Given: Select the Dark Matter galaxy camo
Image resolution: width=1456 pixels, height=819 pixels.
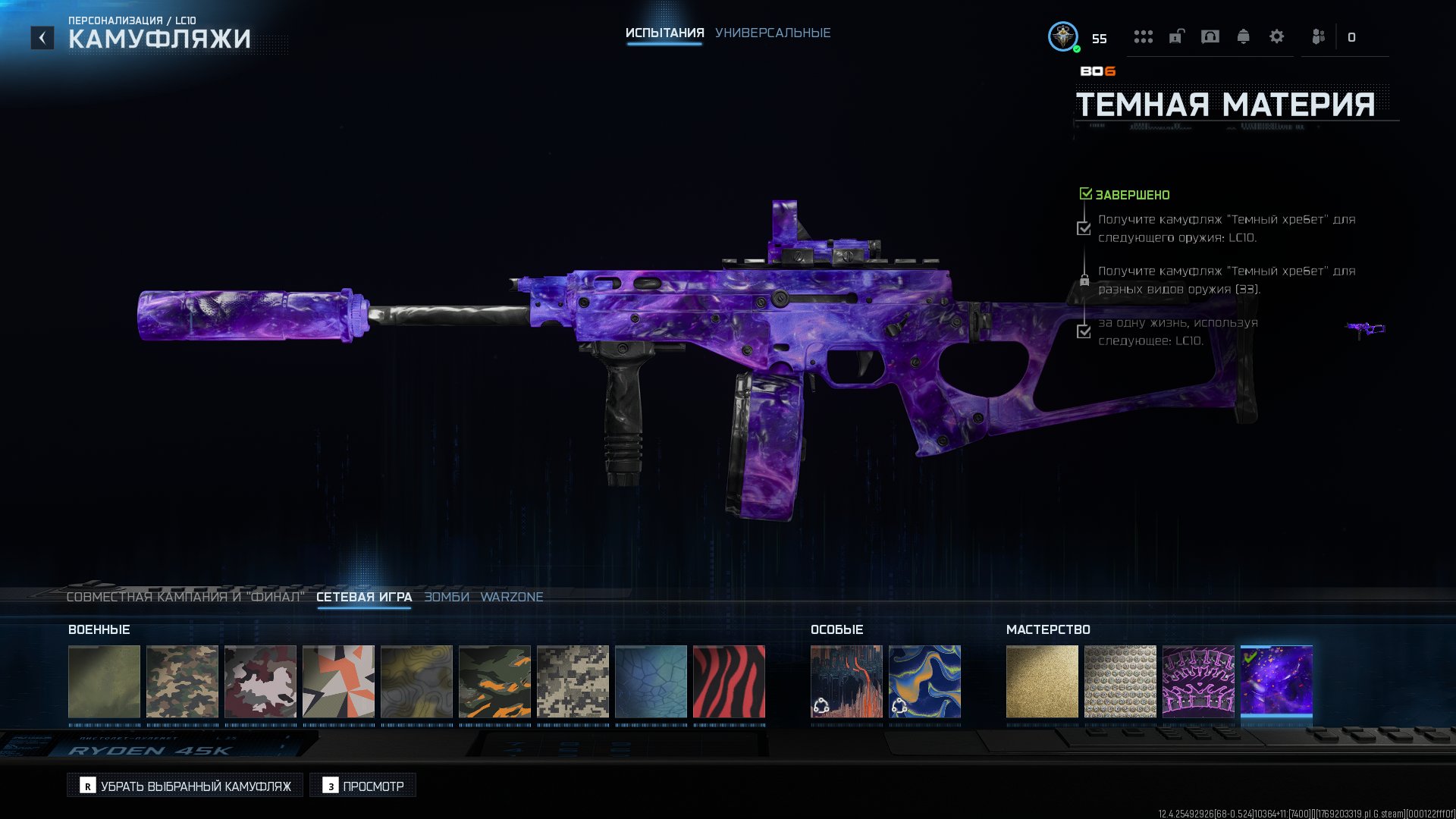Looking at the screenshot, I should click(1276, 681).
